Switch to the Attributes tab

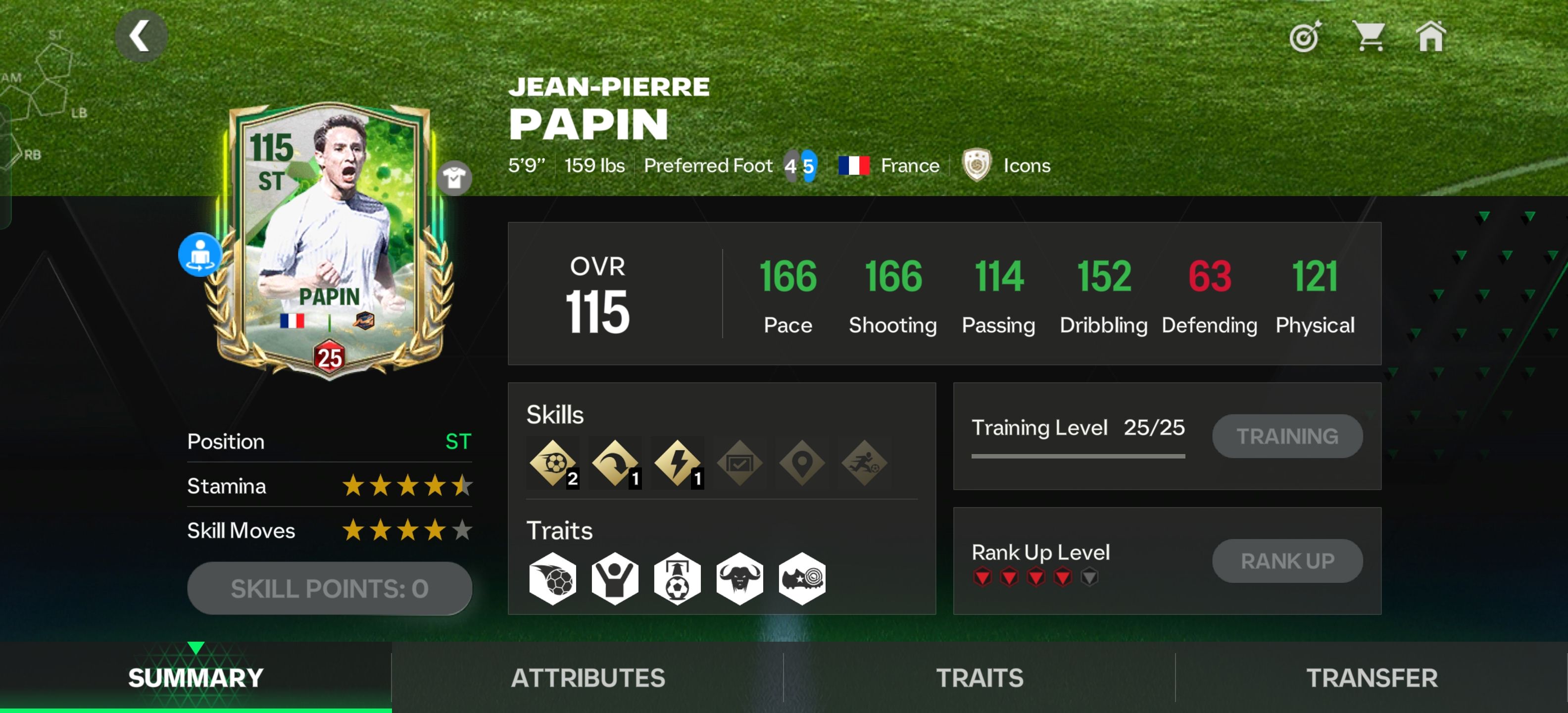click(588, 678)
